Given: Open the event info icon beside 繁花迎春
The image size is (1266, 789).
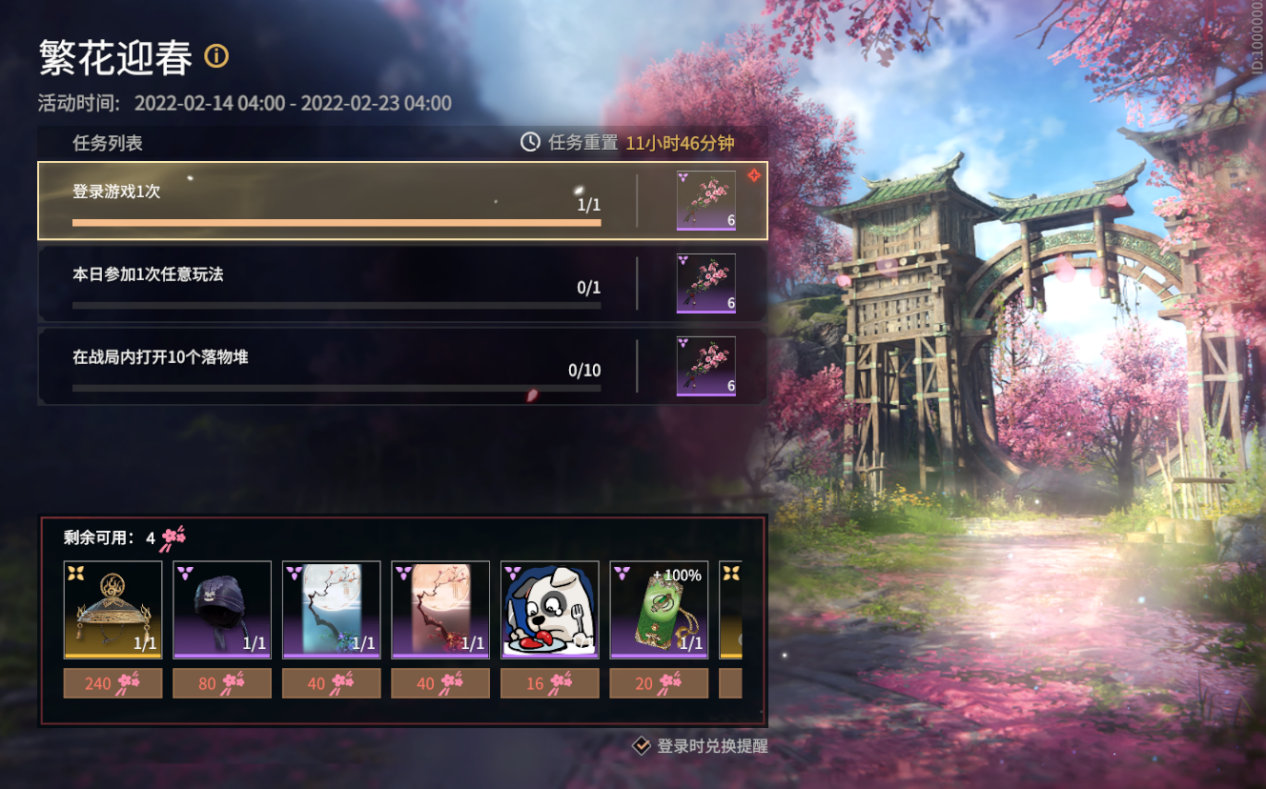Looking at the screenshot, I should point(216,56).
